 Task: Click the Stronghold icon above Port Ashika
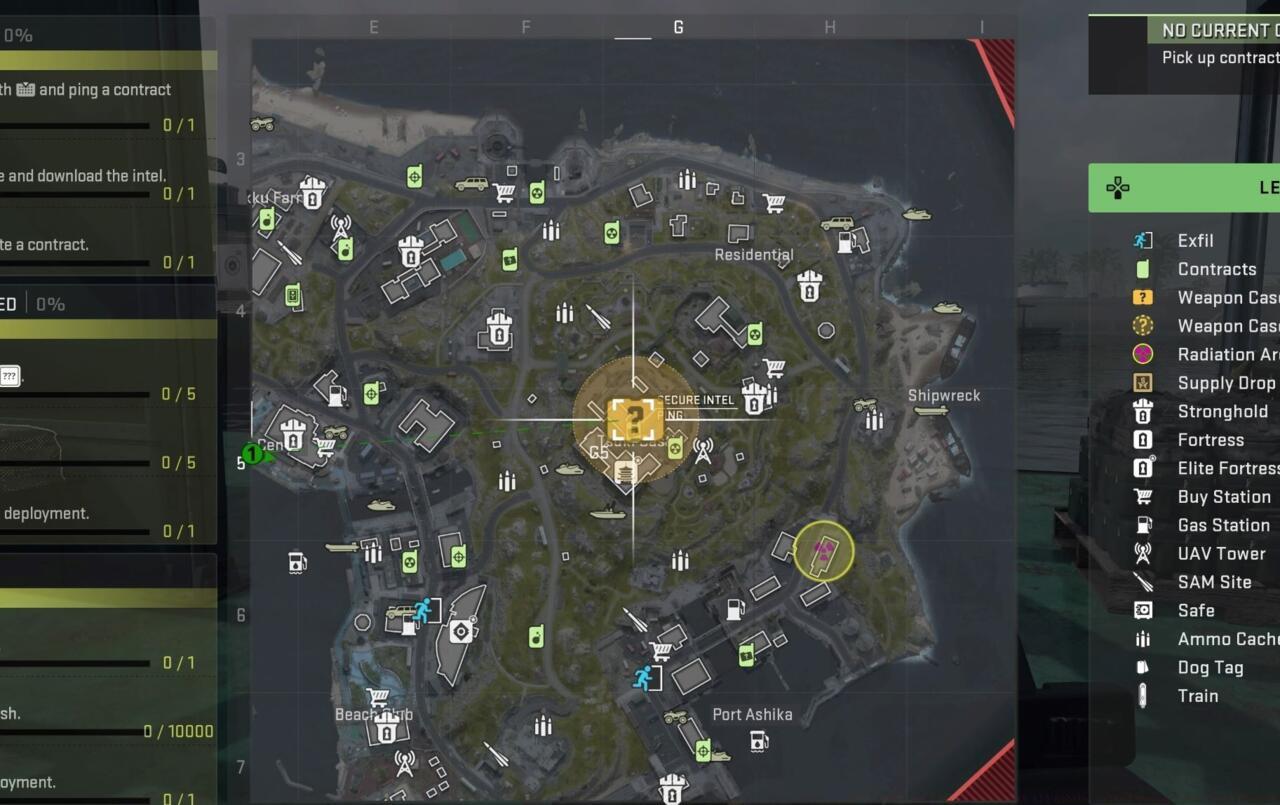(672, 787)
